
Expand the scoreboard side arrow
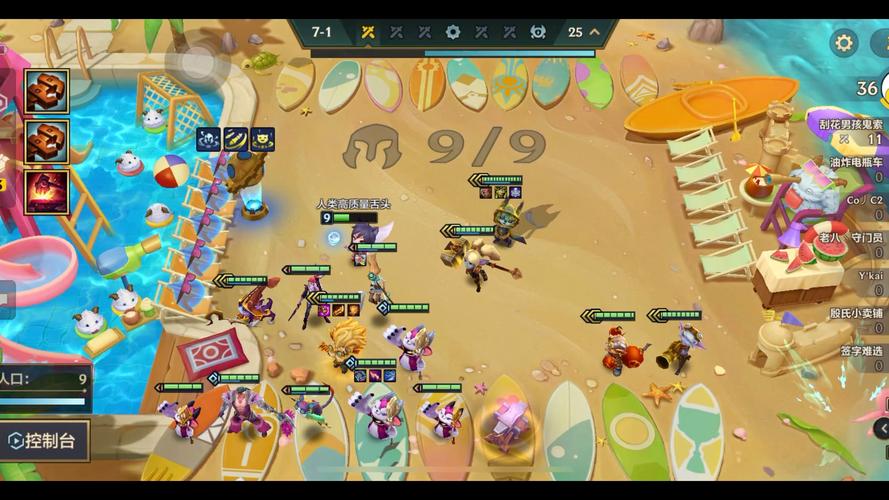point(882,429)
